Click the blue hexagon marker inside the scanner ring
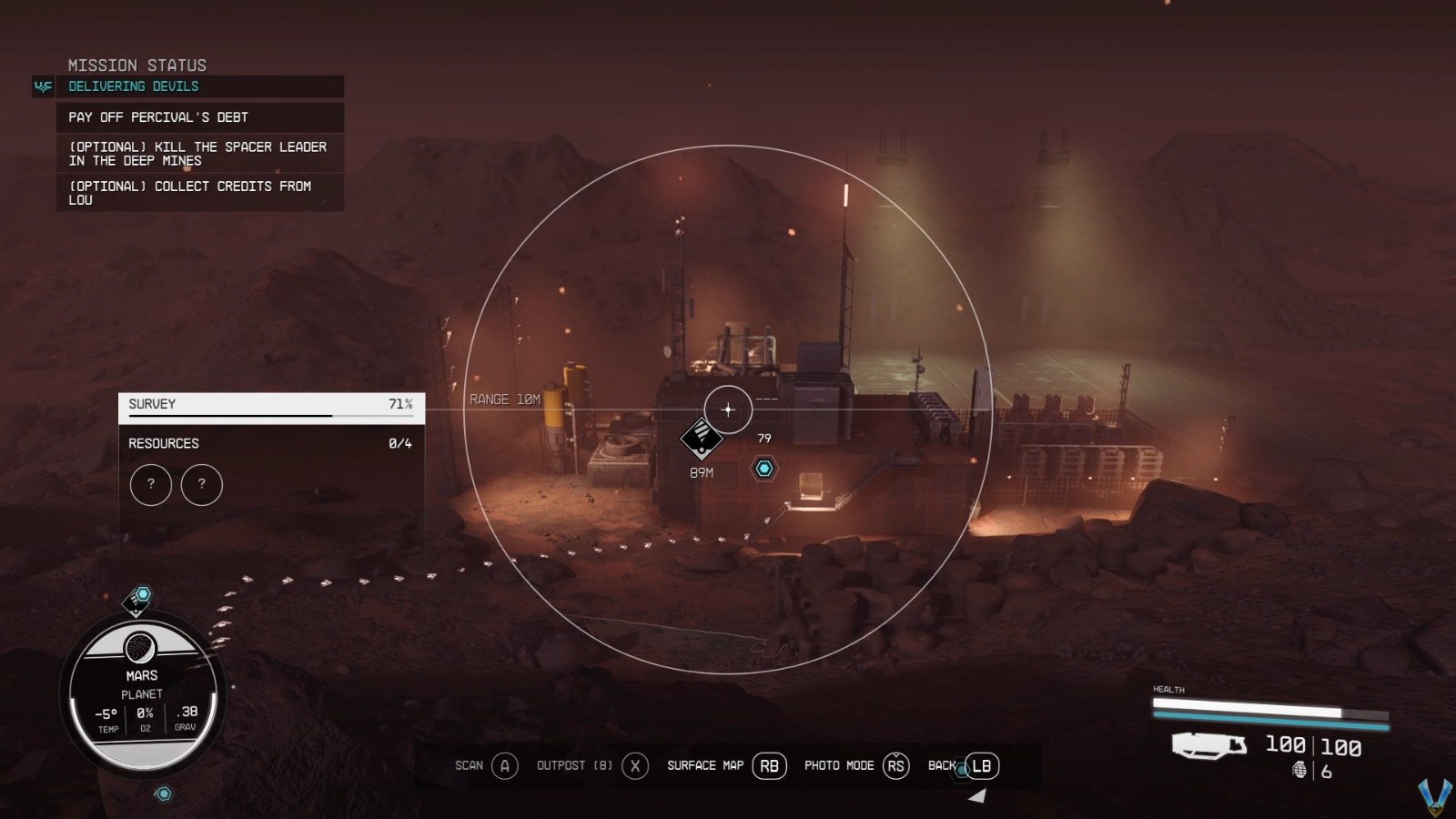Image resolution: width=1456 pixels, height=819 pixels. pos(764,469)
